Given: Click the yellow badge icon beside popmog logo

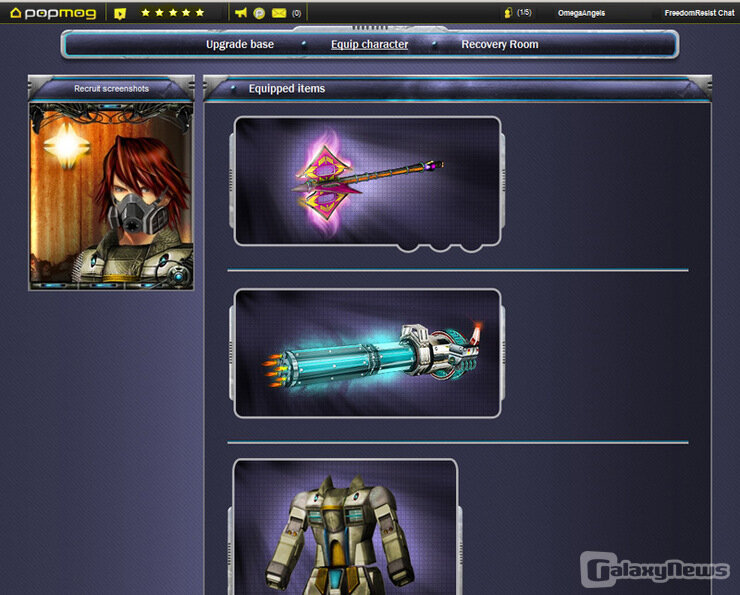Looking at the screenshot, I should coord(120,13).
